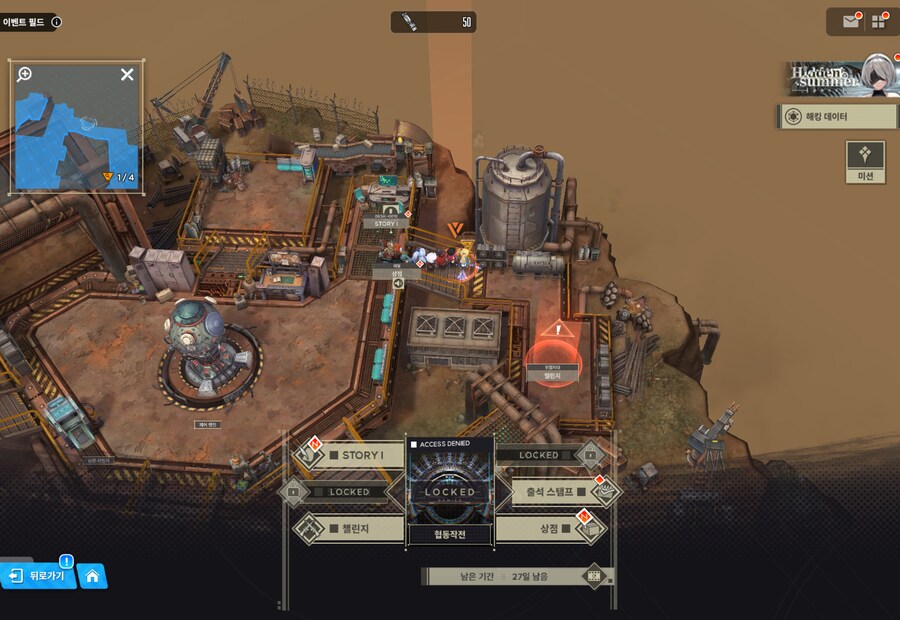Close the minimap panel

[x=127, y=74]
